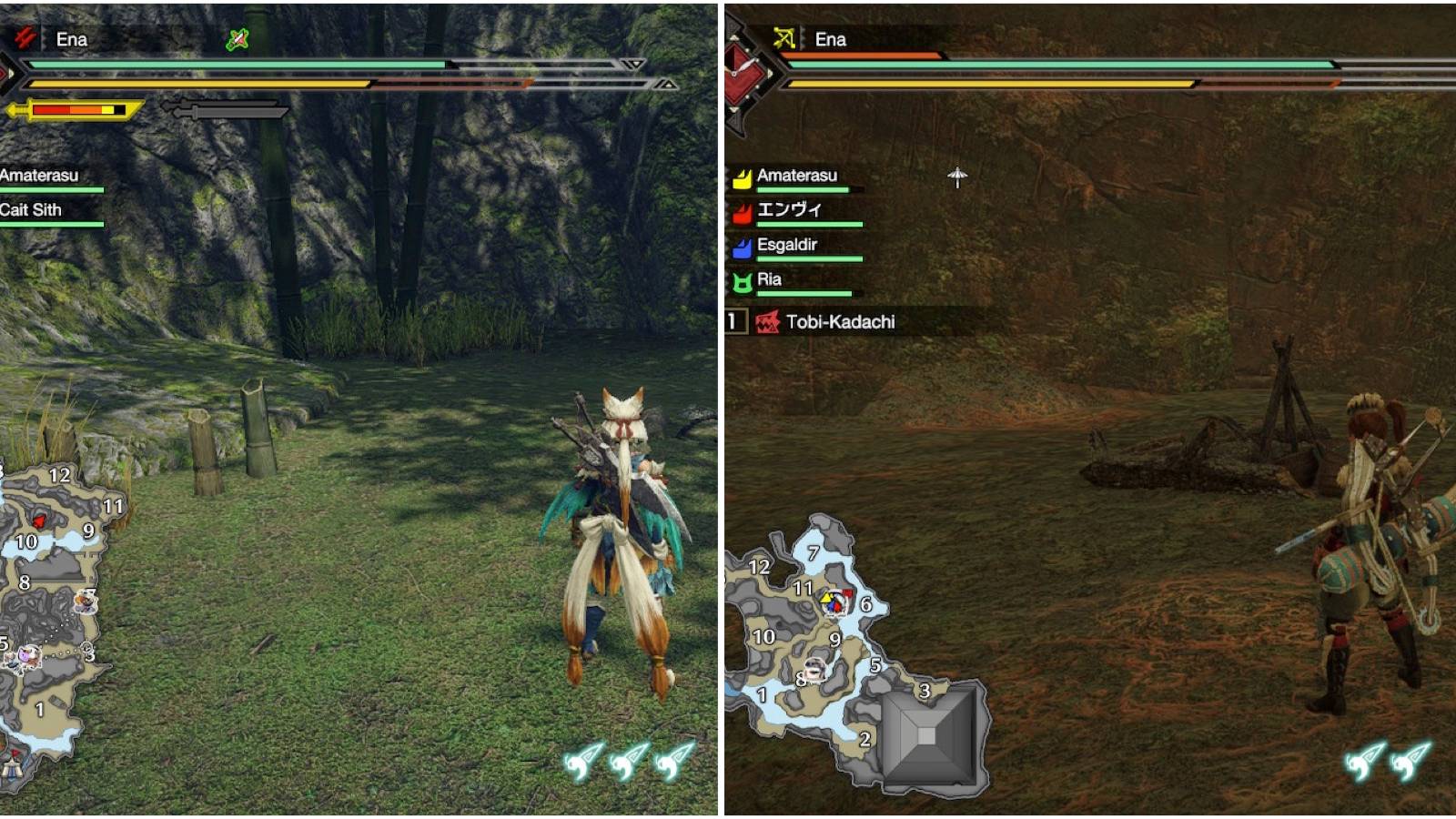Expand the double chevron at the health bar's end
1456x819 pixels.
tap(632, 64)
